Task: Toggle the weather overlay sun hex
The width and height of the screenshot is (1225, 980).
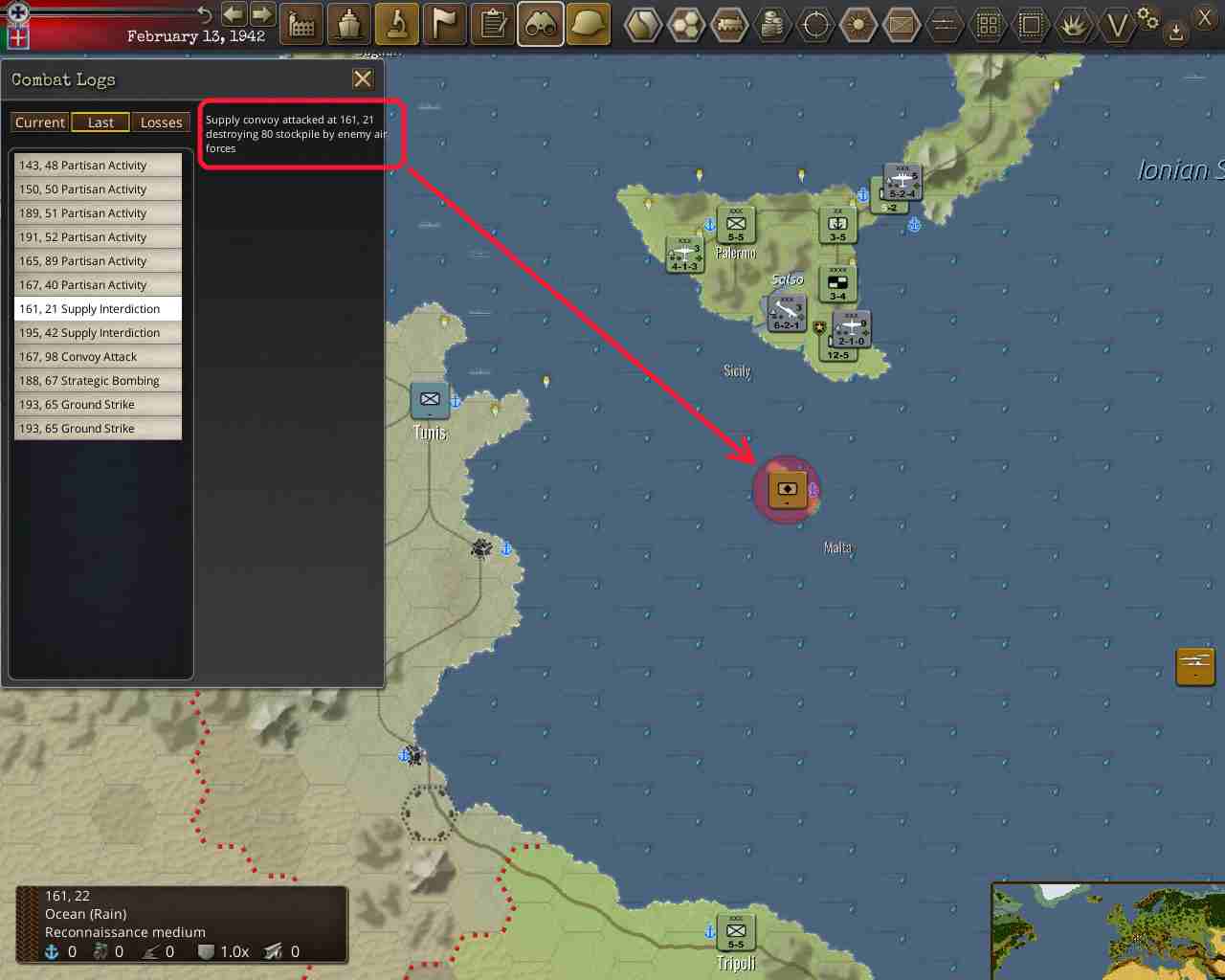Action: tap(857, 25)
